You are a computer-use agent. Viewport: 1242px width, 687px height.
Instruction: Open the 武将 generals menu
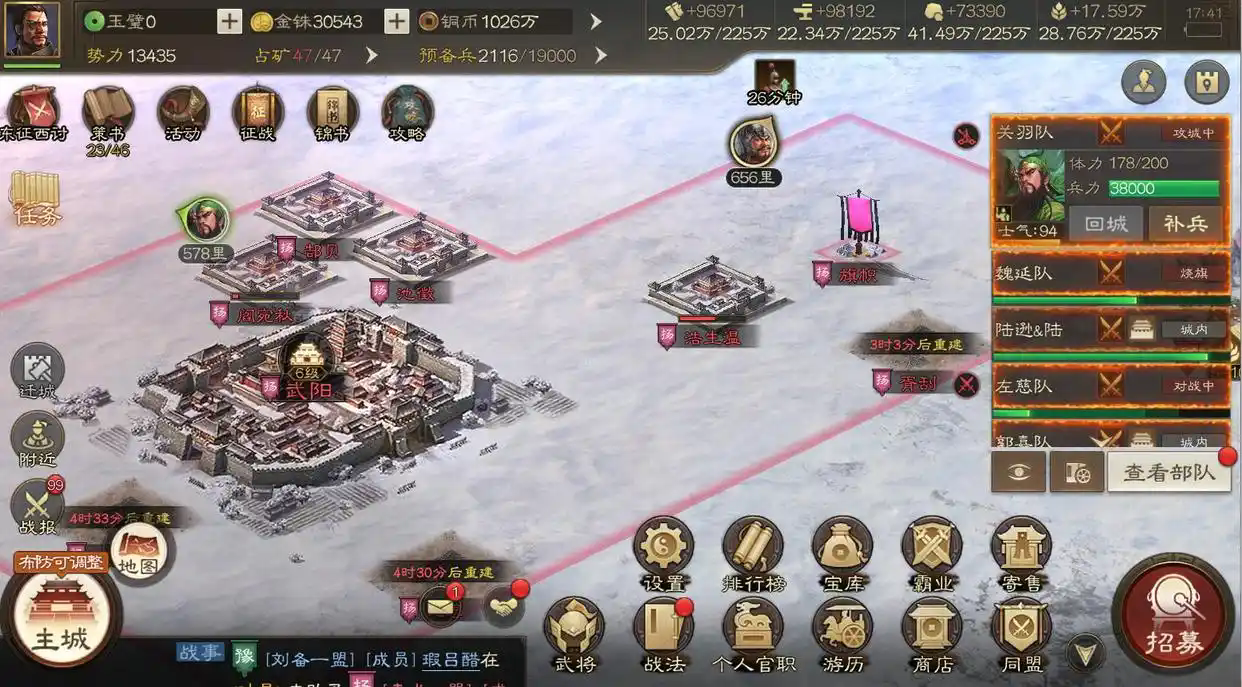(574, 633)
